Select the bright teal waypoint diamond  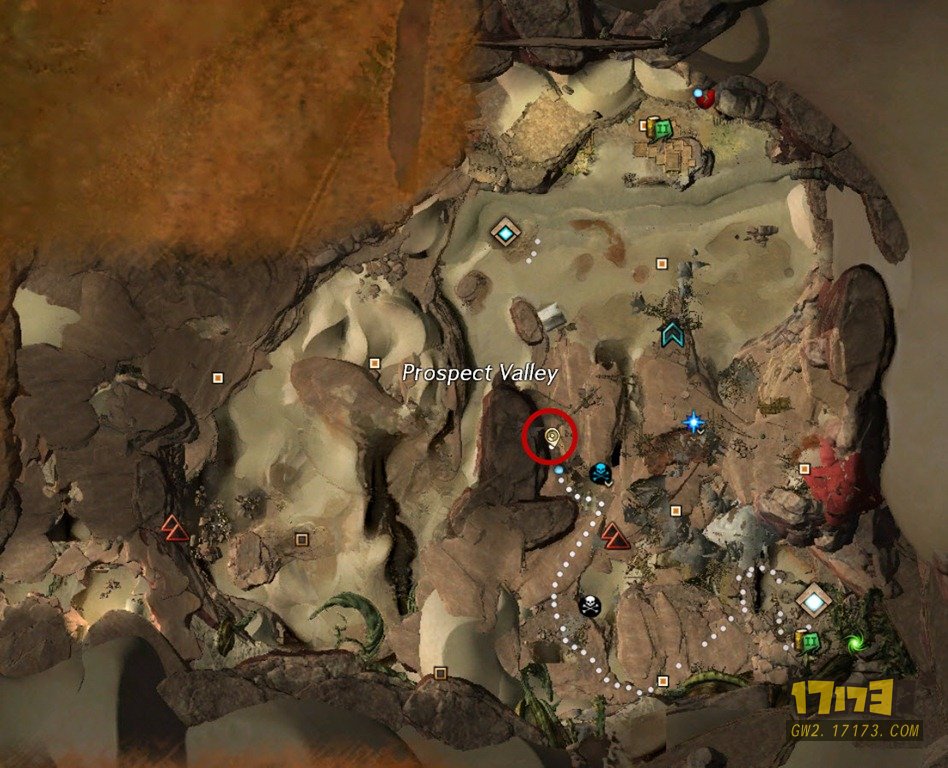[x=507, y=234]
